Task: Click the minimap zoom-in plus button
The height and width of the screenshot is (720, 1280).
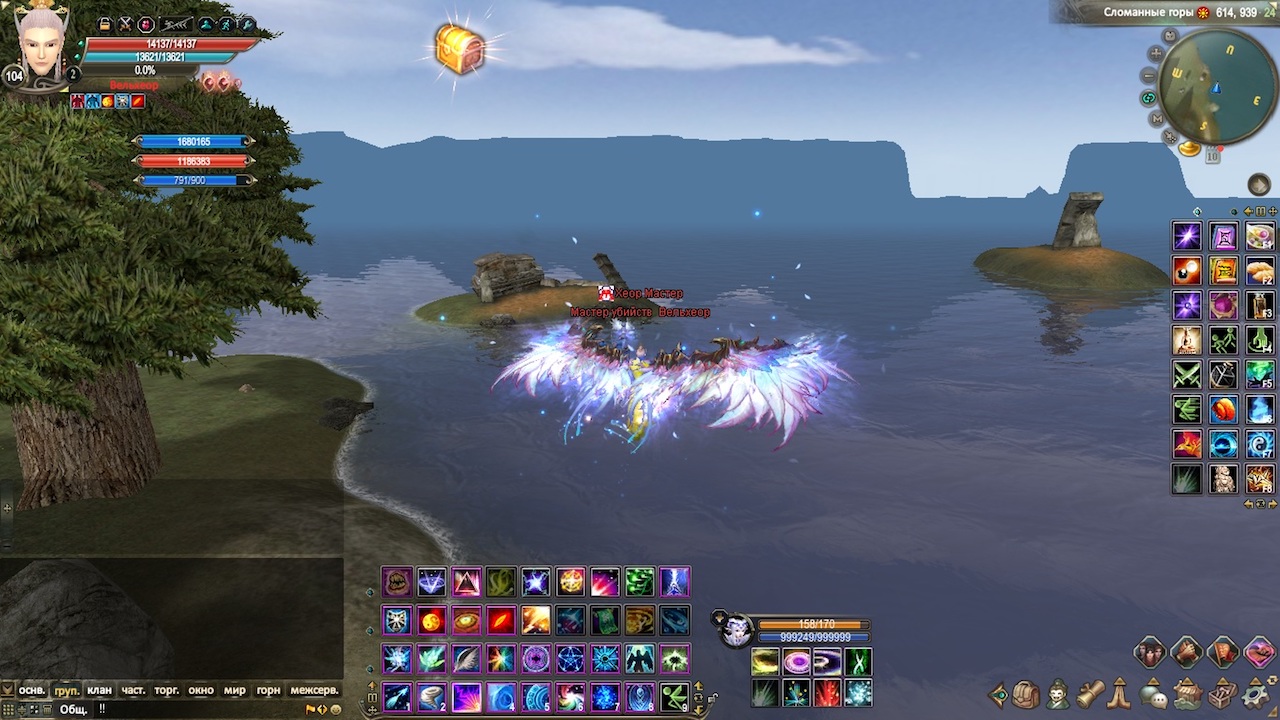Action: coord(1156,53)
